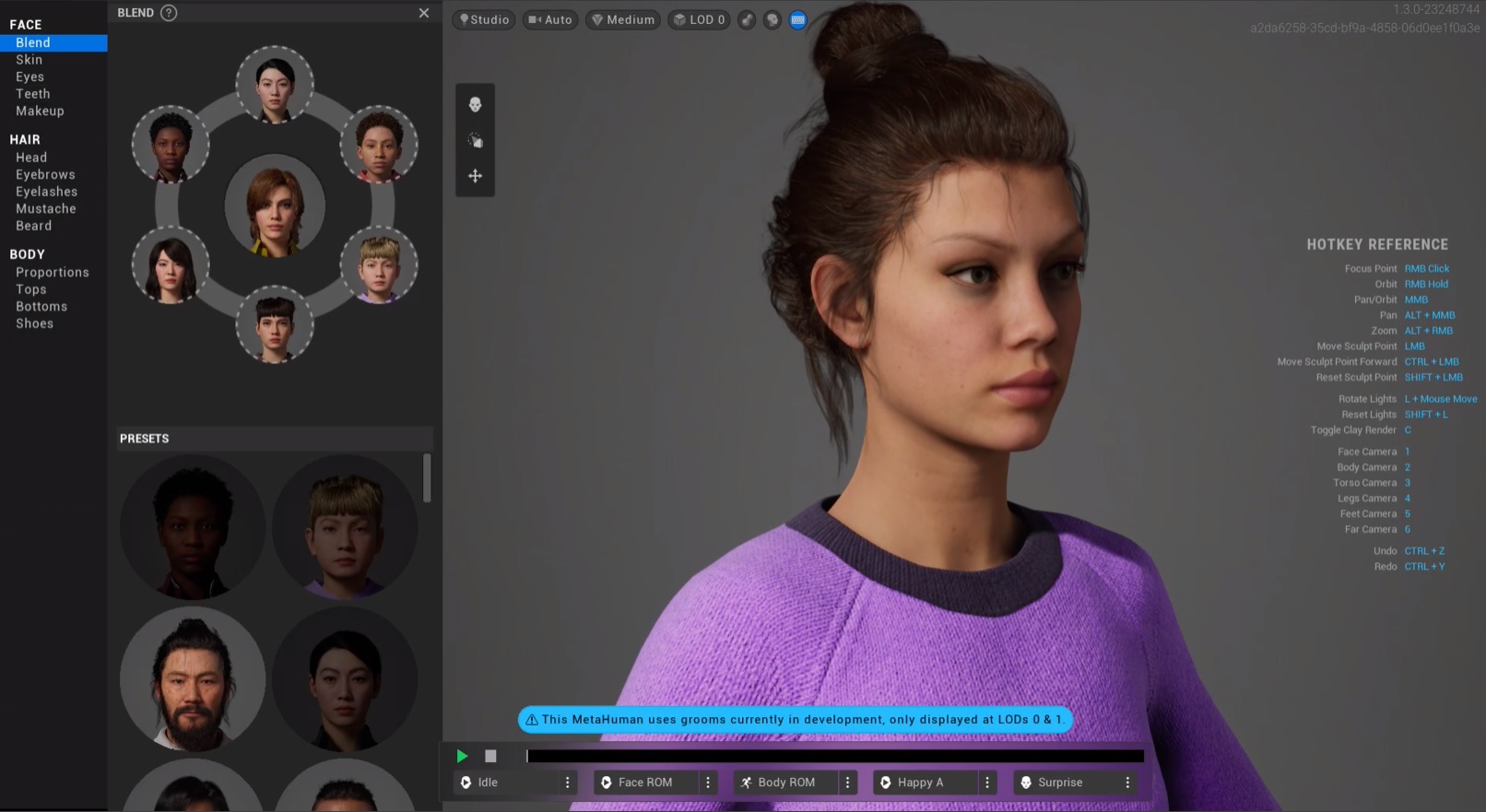This screenshot has width=1486, height=812.
Task: Click the hair visibility icon in top toolbar
Action: 772,19
